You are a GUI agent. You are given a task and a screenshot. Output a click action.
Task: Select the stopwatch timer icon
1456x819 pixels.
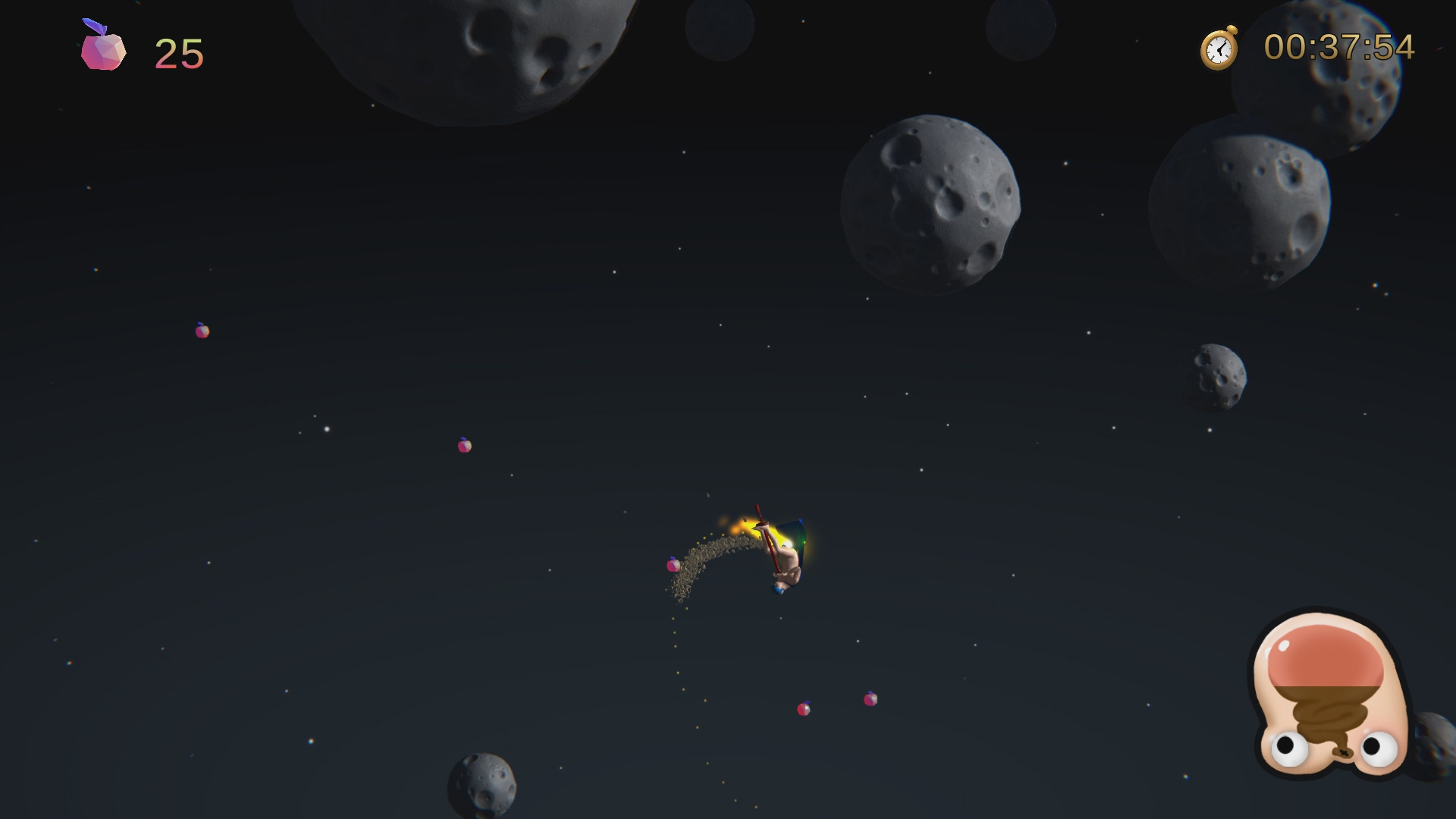pos(1219,48)
